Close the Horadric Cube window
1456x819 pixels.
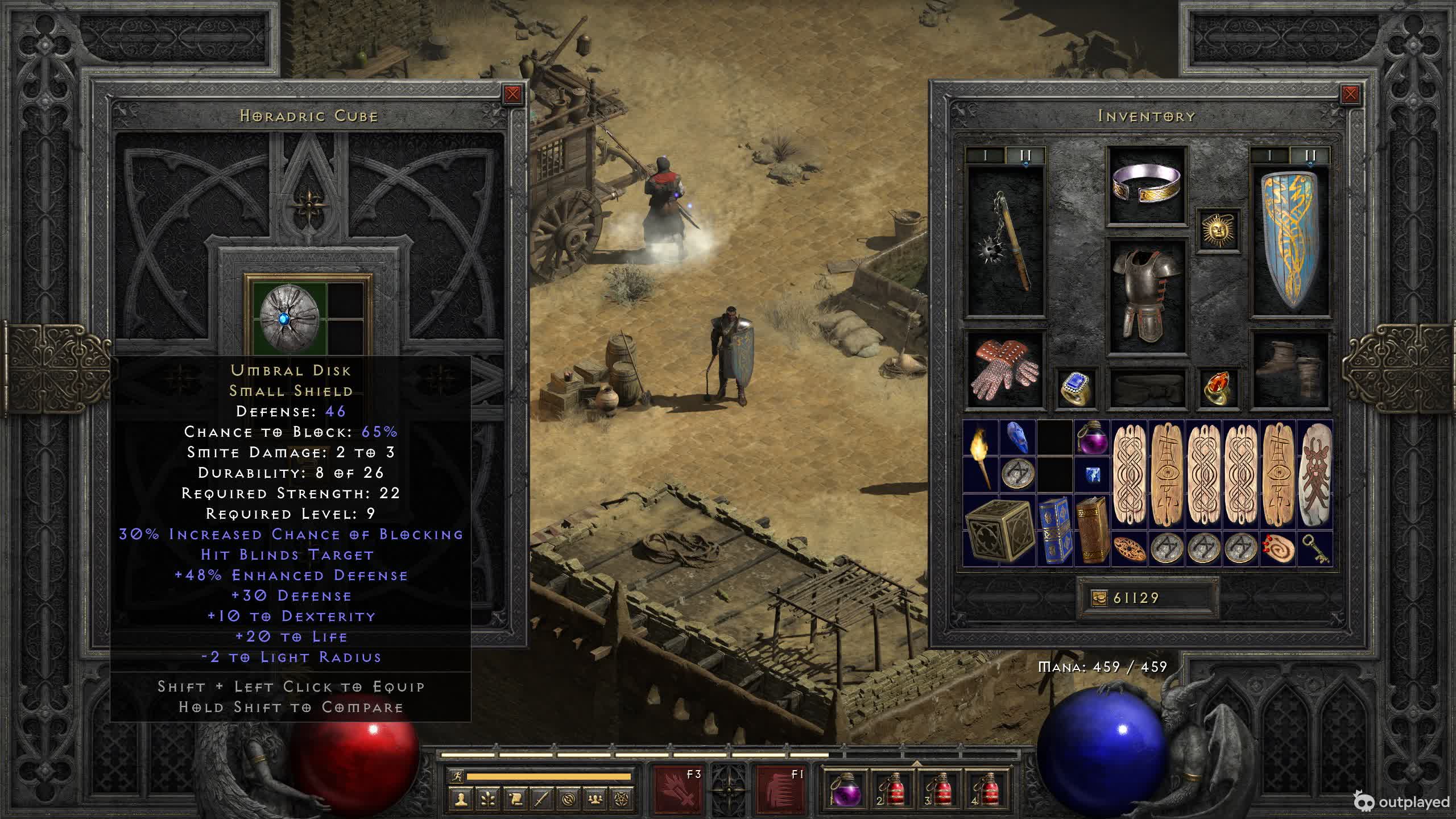[512, 94]
